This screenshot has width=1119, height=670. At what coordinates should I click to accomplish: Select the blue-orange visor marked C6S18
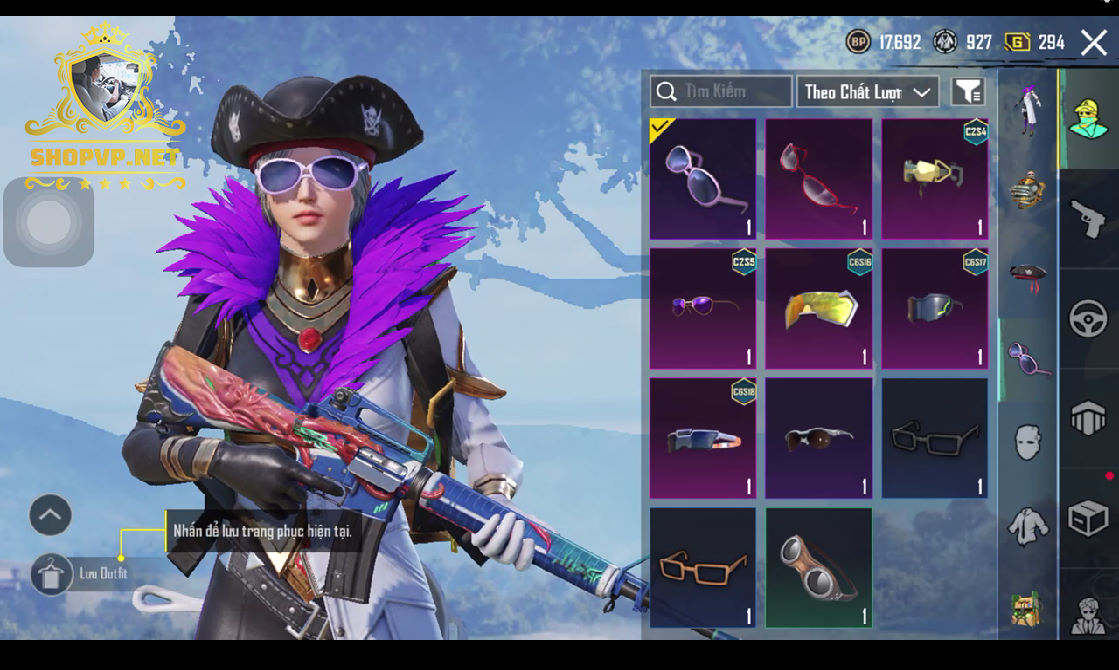703,438
